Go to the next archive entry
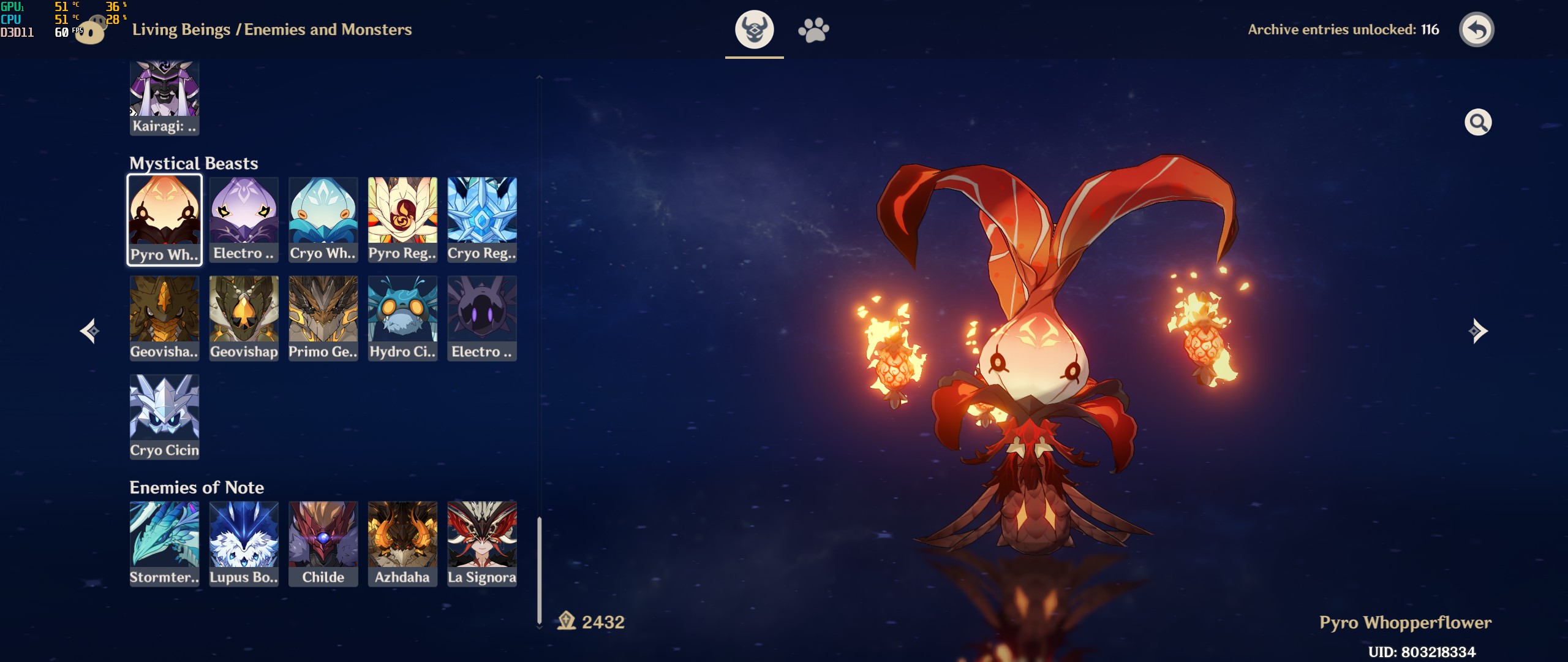This screenshot has width=1568, height=662. click(x=1477, y=331)
